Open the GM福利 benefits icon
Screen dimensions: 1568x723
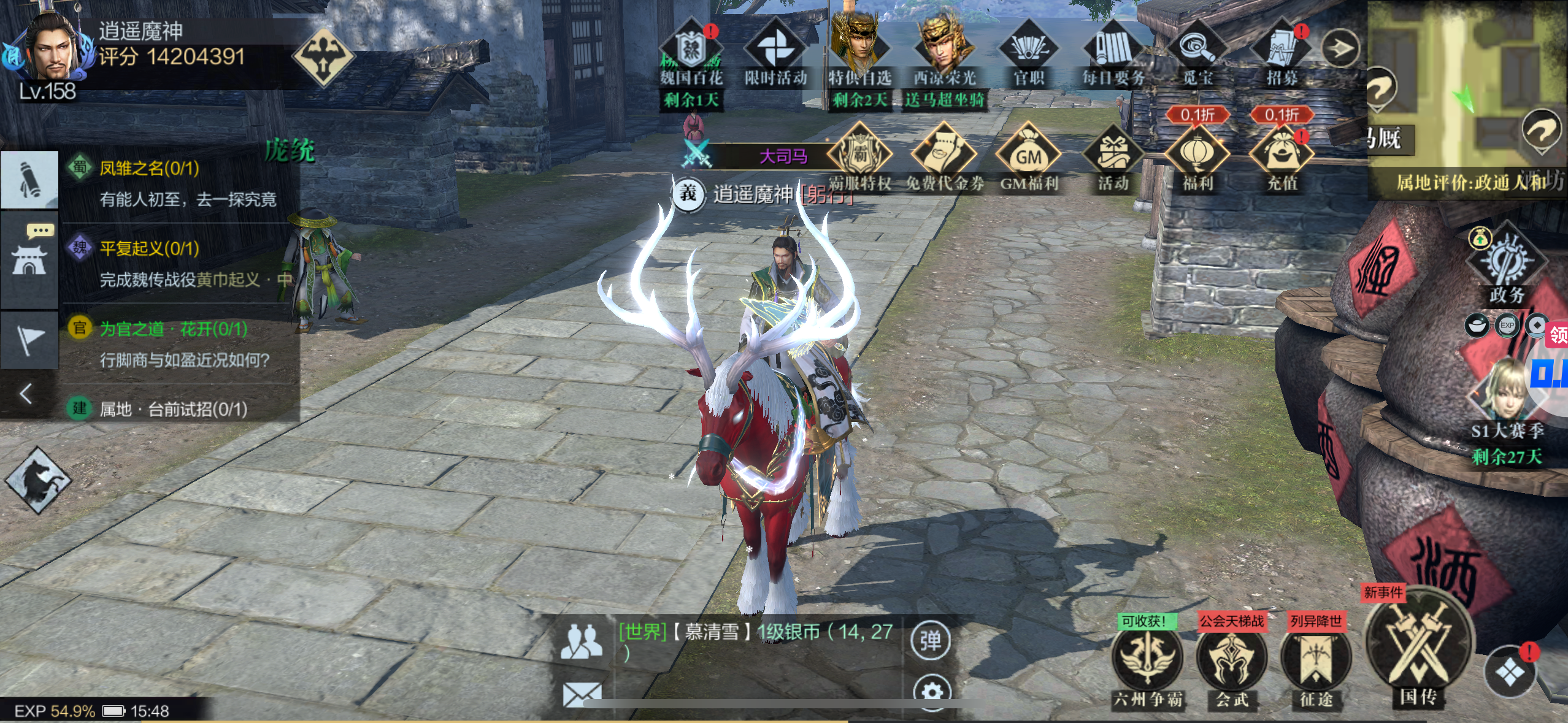click(x=1029, y=158)
